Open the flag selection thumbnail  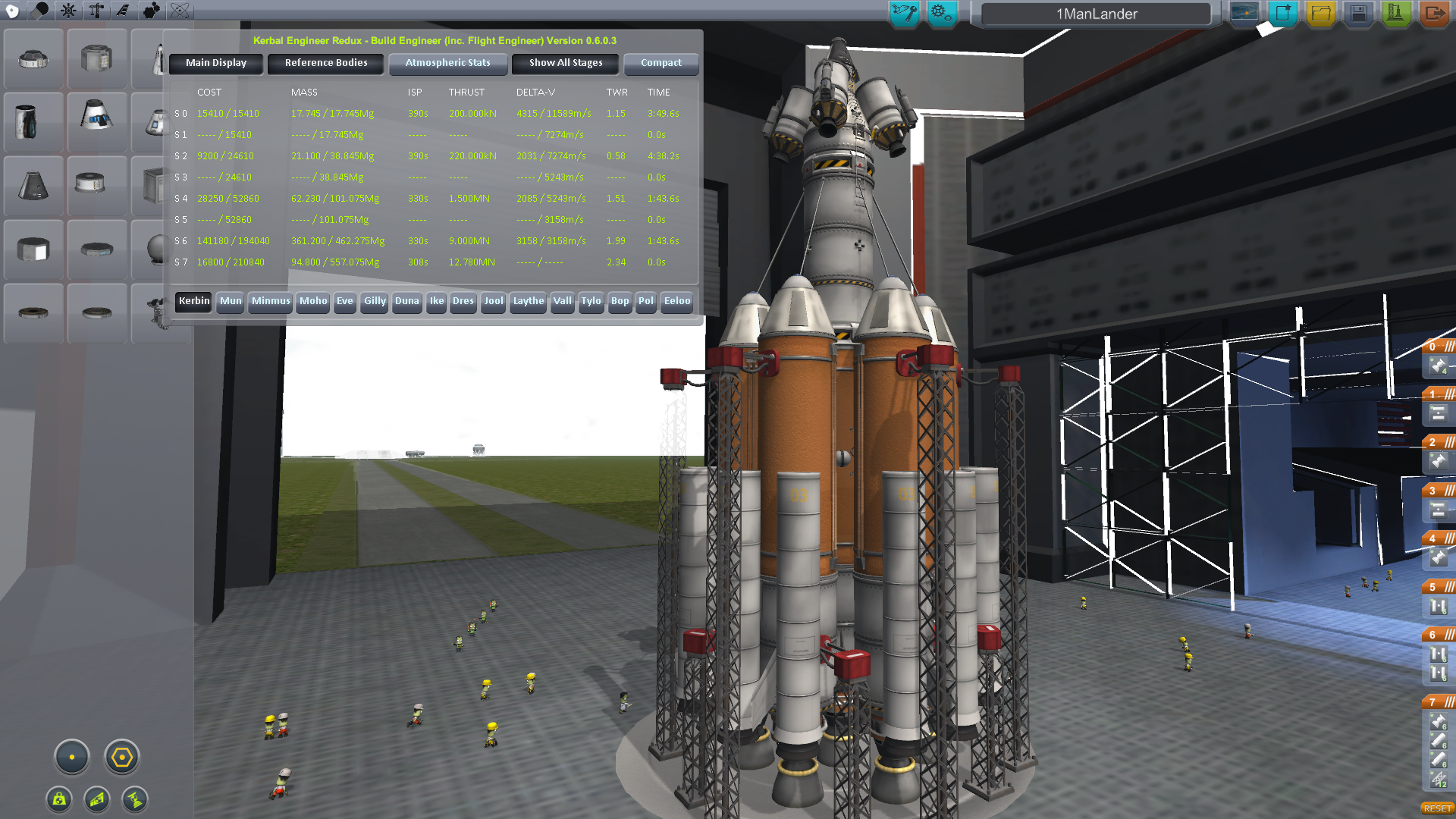pyautogui.click(x=1244, y=13)
